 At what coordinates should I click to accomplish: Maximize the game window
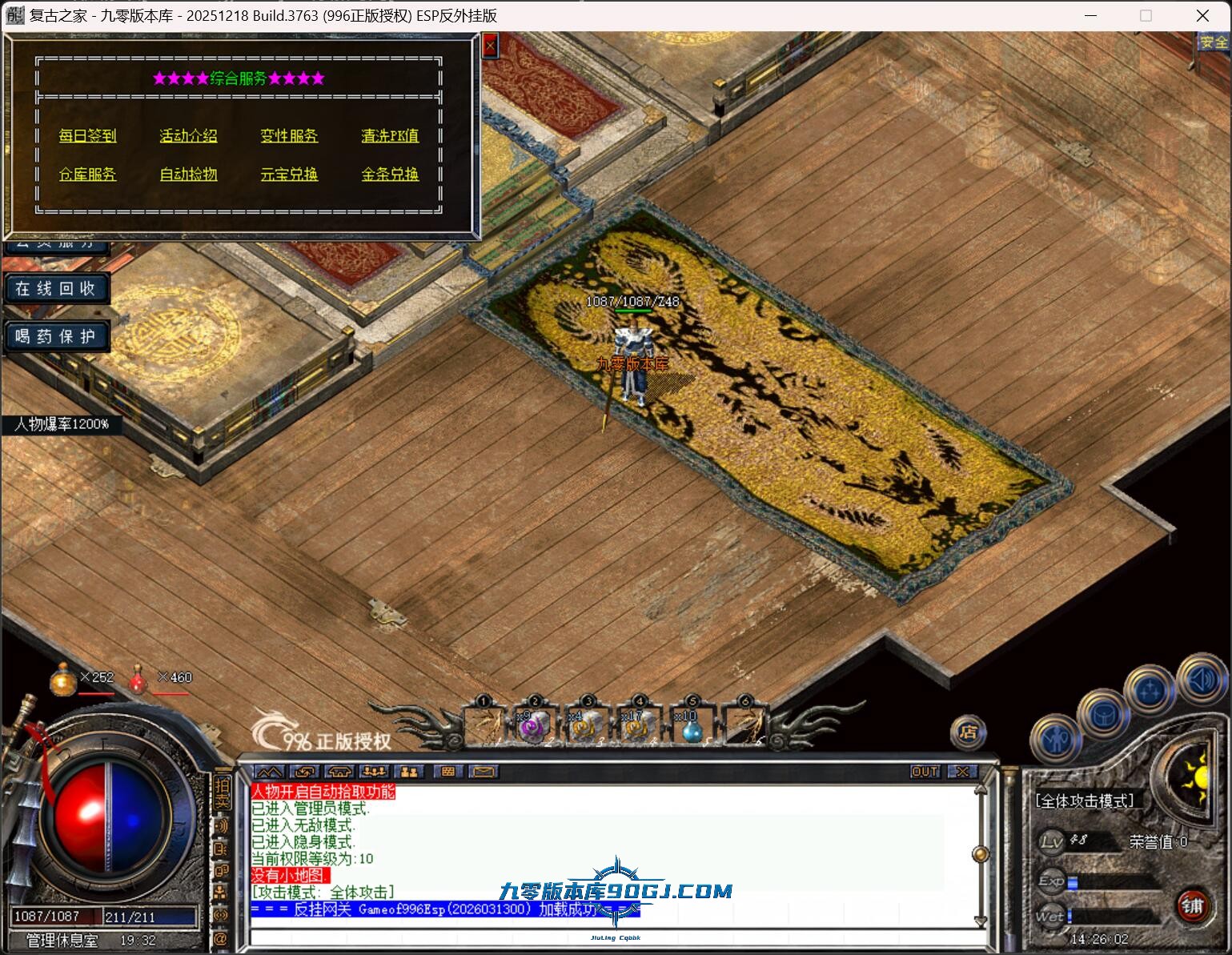pos(1146,15)
